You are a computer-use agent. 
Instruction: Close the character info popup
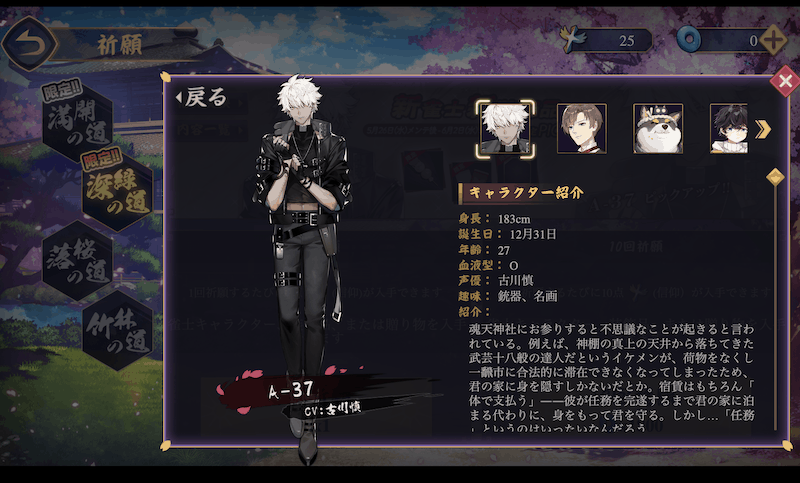784,83
